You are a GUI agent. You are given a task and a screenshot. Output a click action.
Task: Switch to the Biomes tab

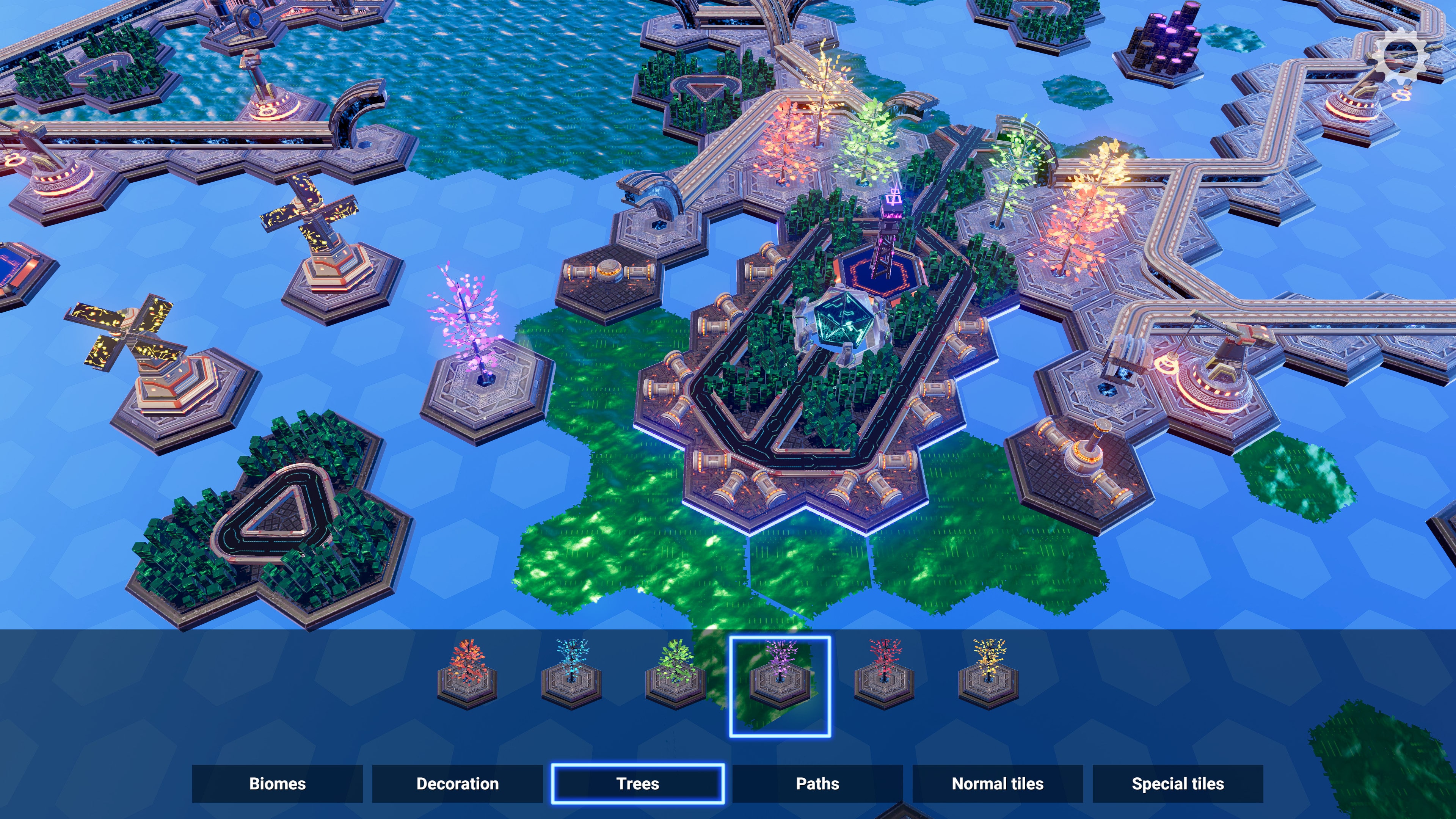click(x=278, y=784)
